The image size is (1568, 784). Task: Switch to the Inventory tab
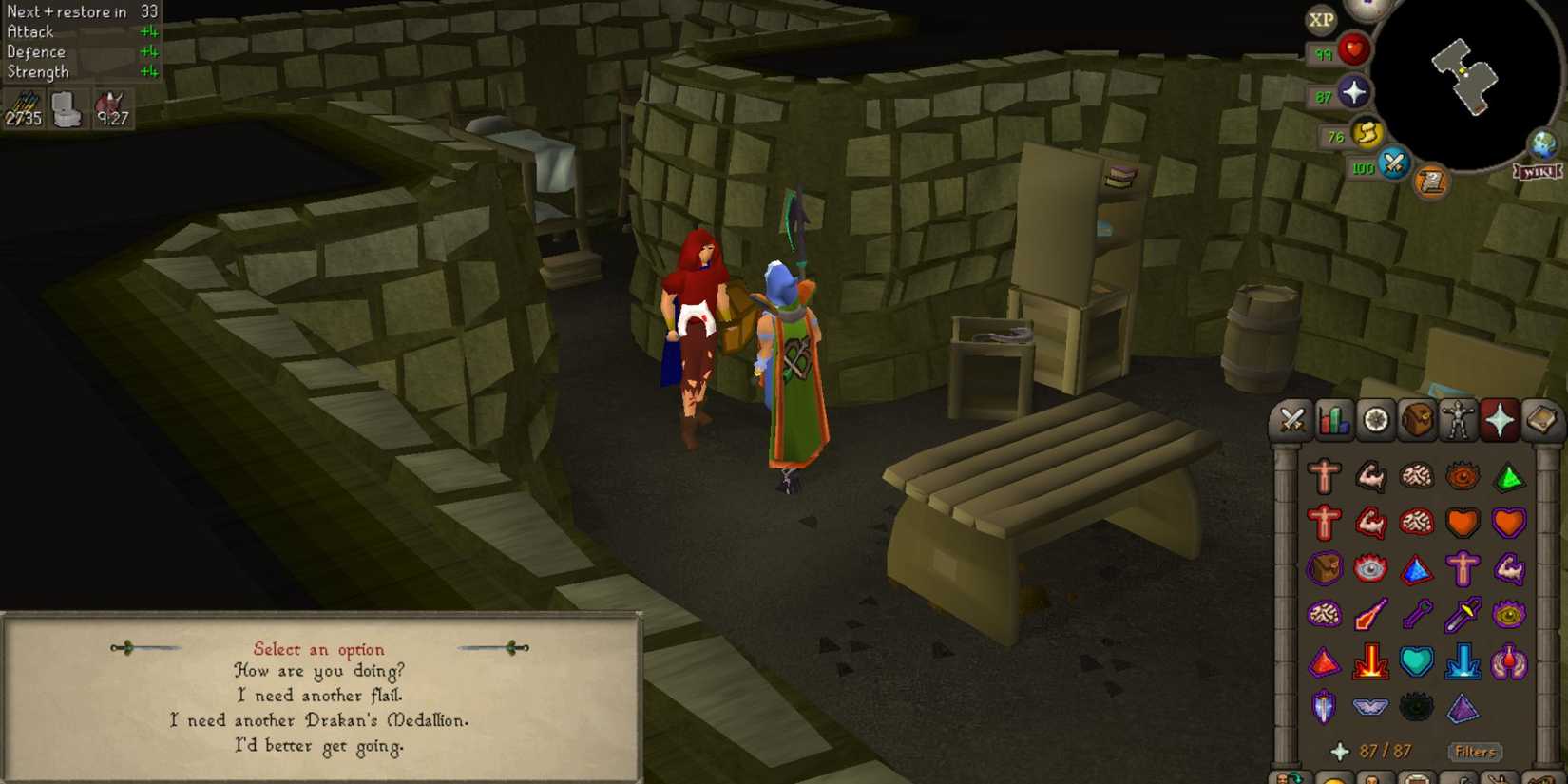(x=1417, y=419)
